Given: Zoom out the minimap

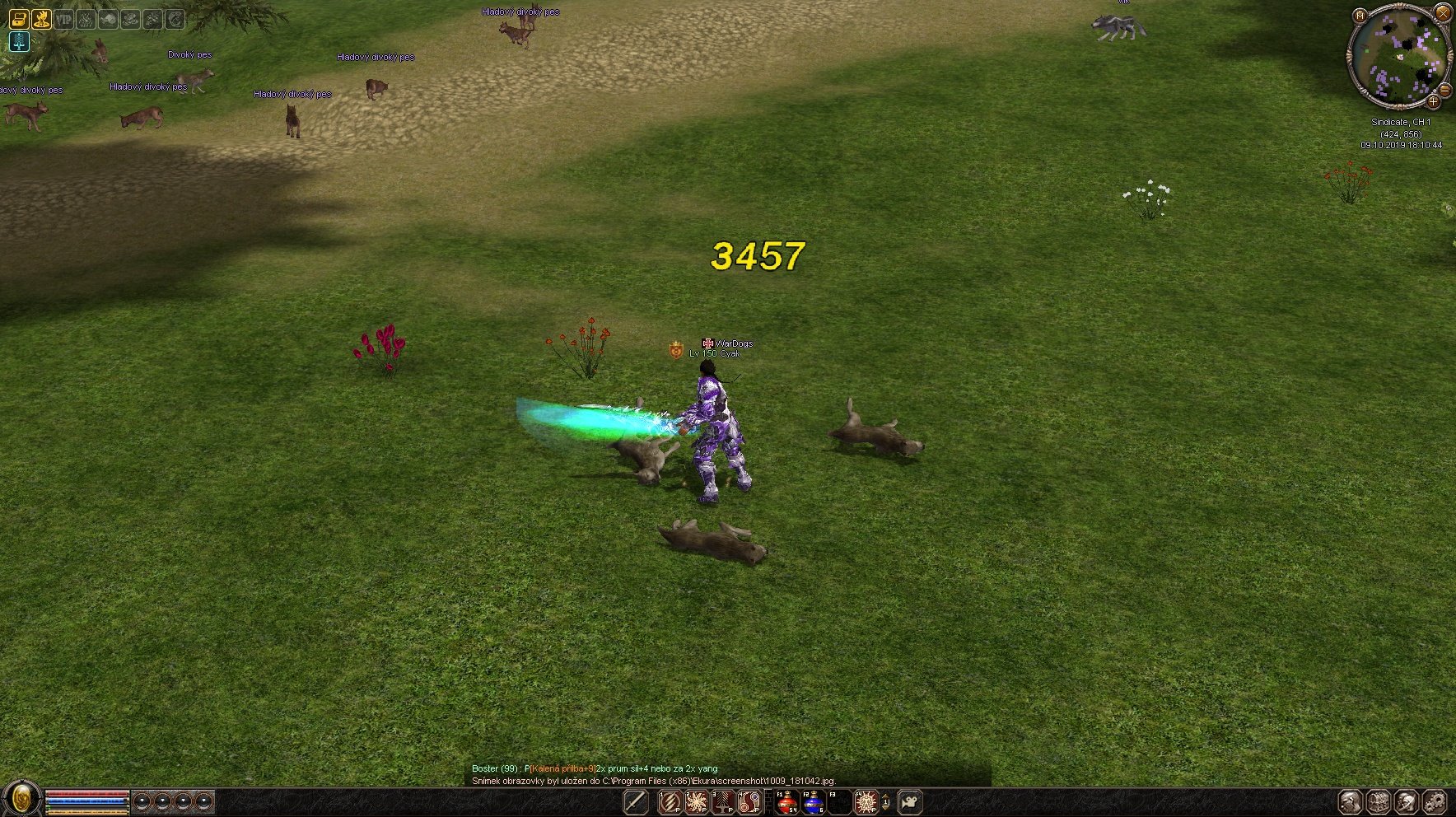Looking at the screenshot, I should click(1445, 90).
